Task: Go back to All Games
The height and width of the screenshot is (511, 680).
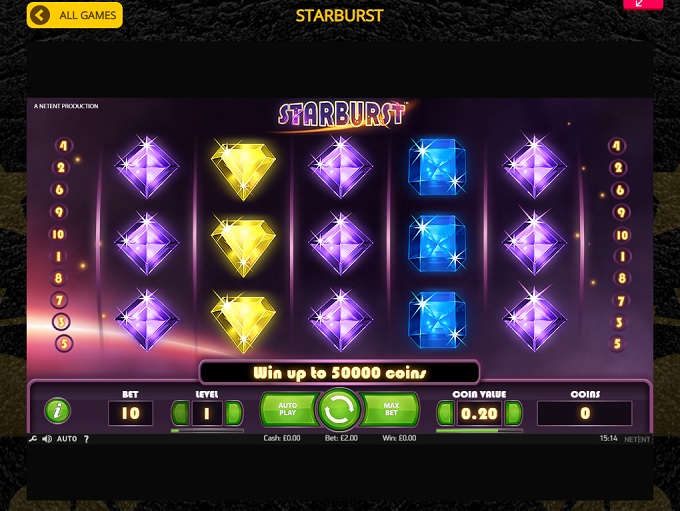Action: [x=74, y=15]
